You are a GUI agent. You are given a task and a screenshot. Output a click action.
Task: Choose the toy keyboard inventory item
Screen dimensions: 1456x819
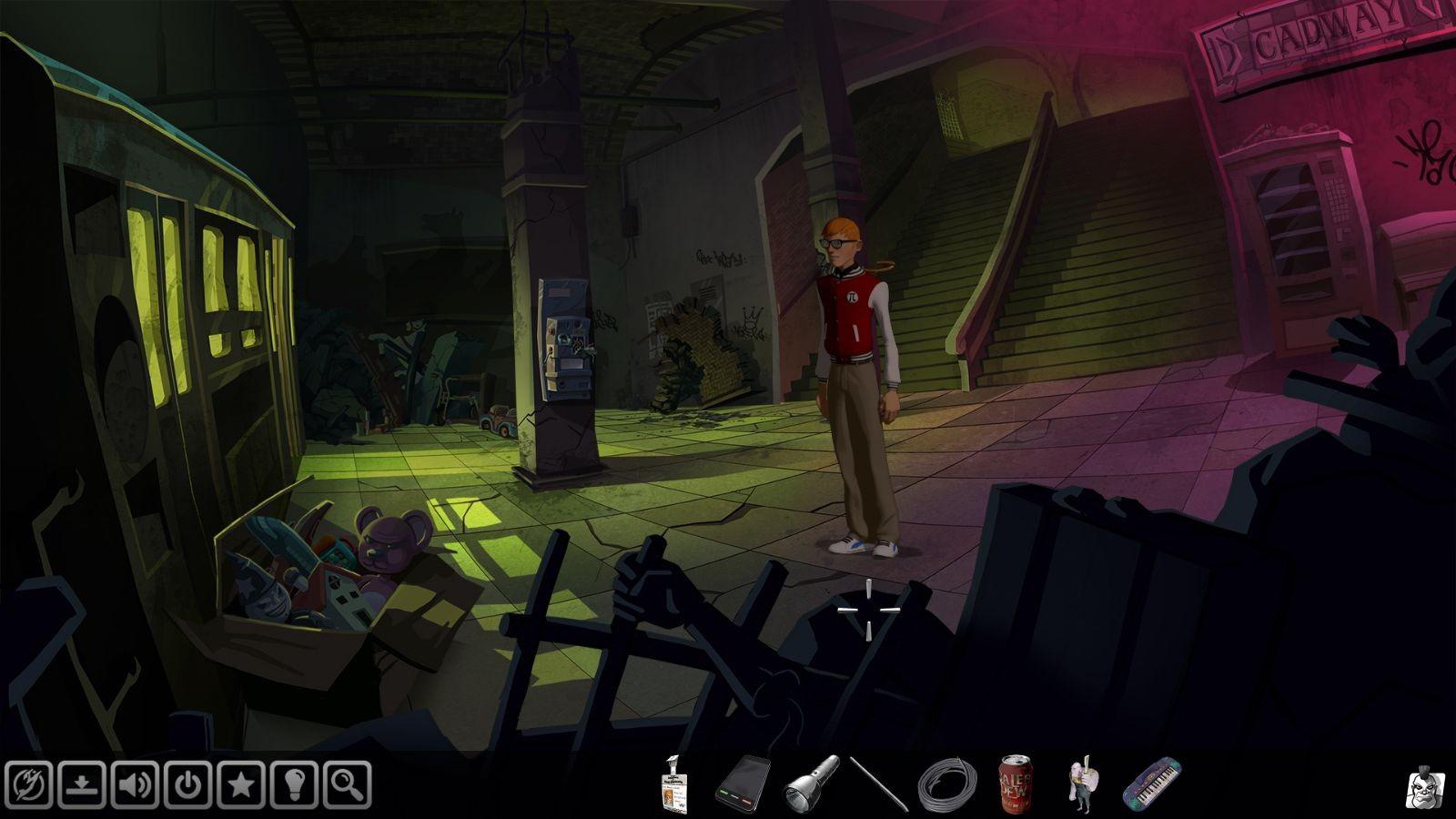pos(1151,782)
